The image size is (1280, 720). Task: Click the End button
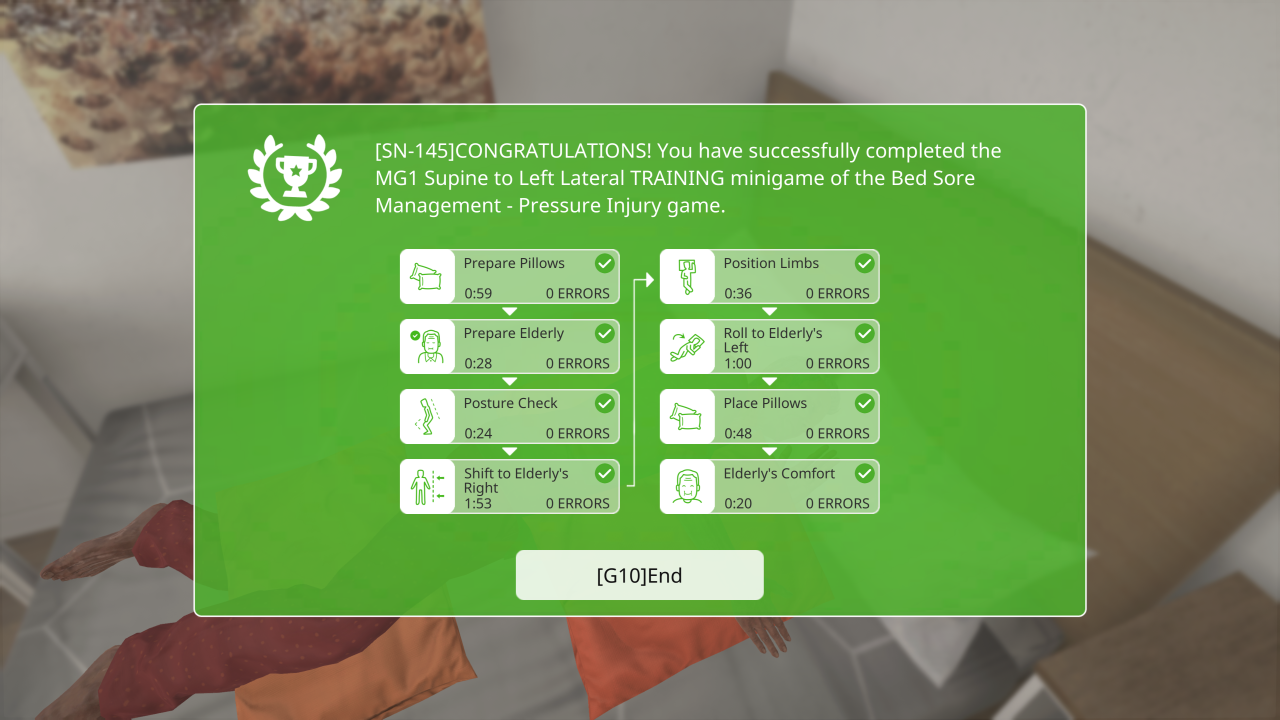[x=639, y=575]
